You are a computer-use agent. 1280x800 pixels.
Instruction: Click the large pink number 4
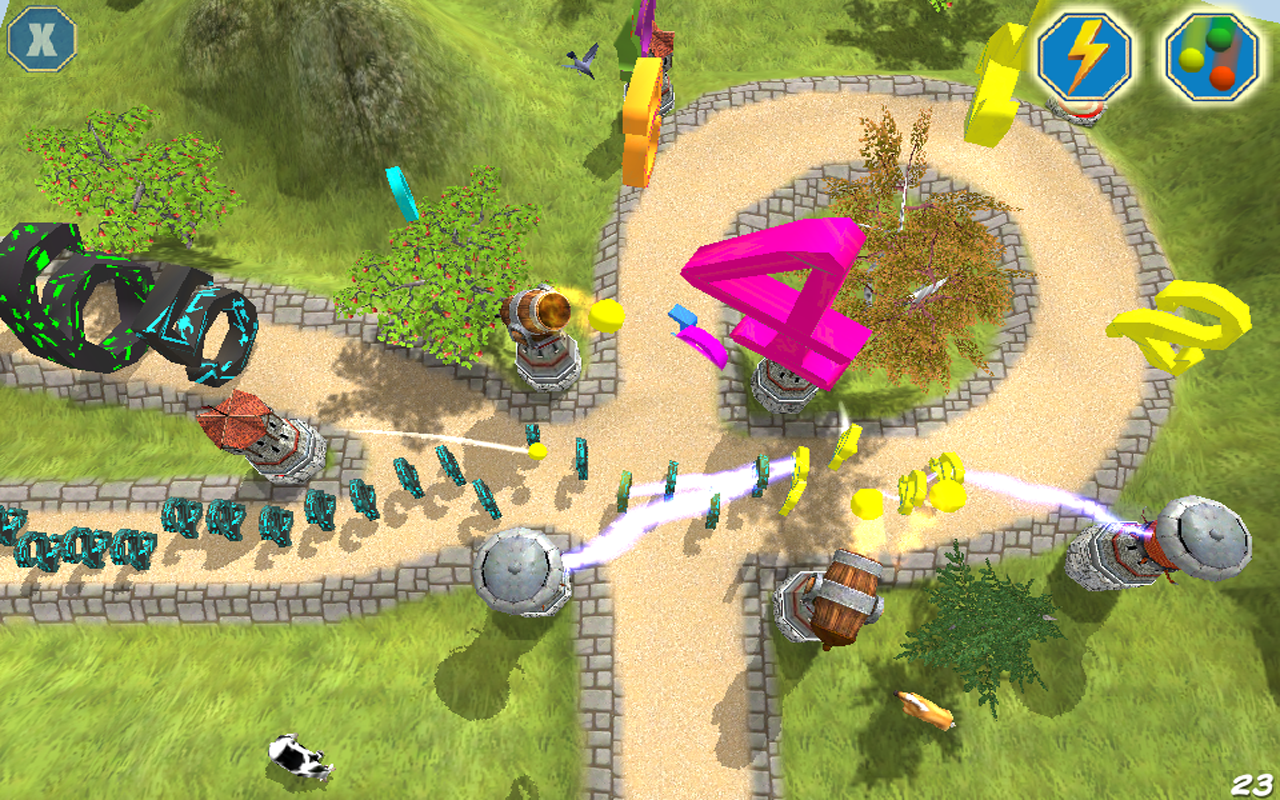(790, 290)
